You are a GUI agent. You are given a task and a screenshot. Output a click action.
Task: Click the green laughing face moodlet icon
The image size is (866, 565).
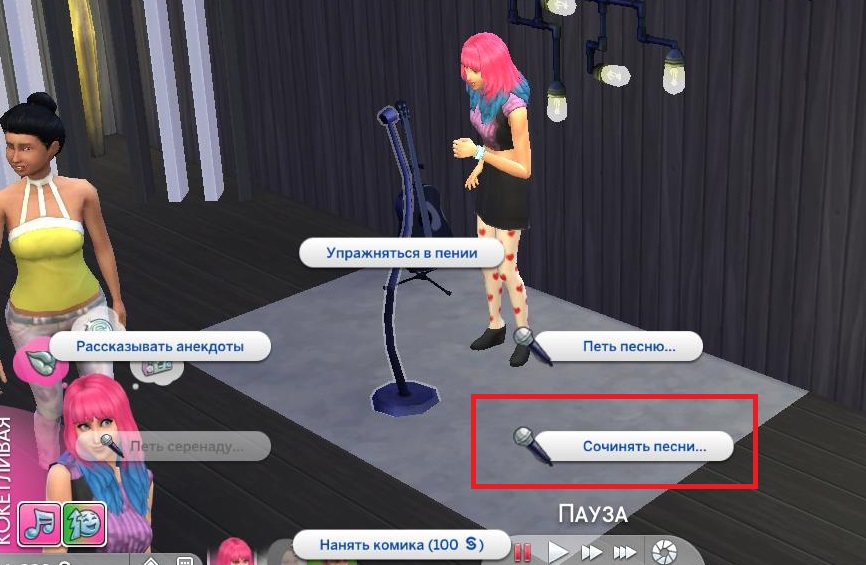coord(84,524)
